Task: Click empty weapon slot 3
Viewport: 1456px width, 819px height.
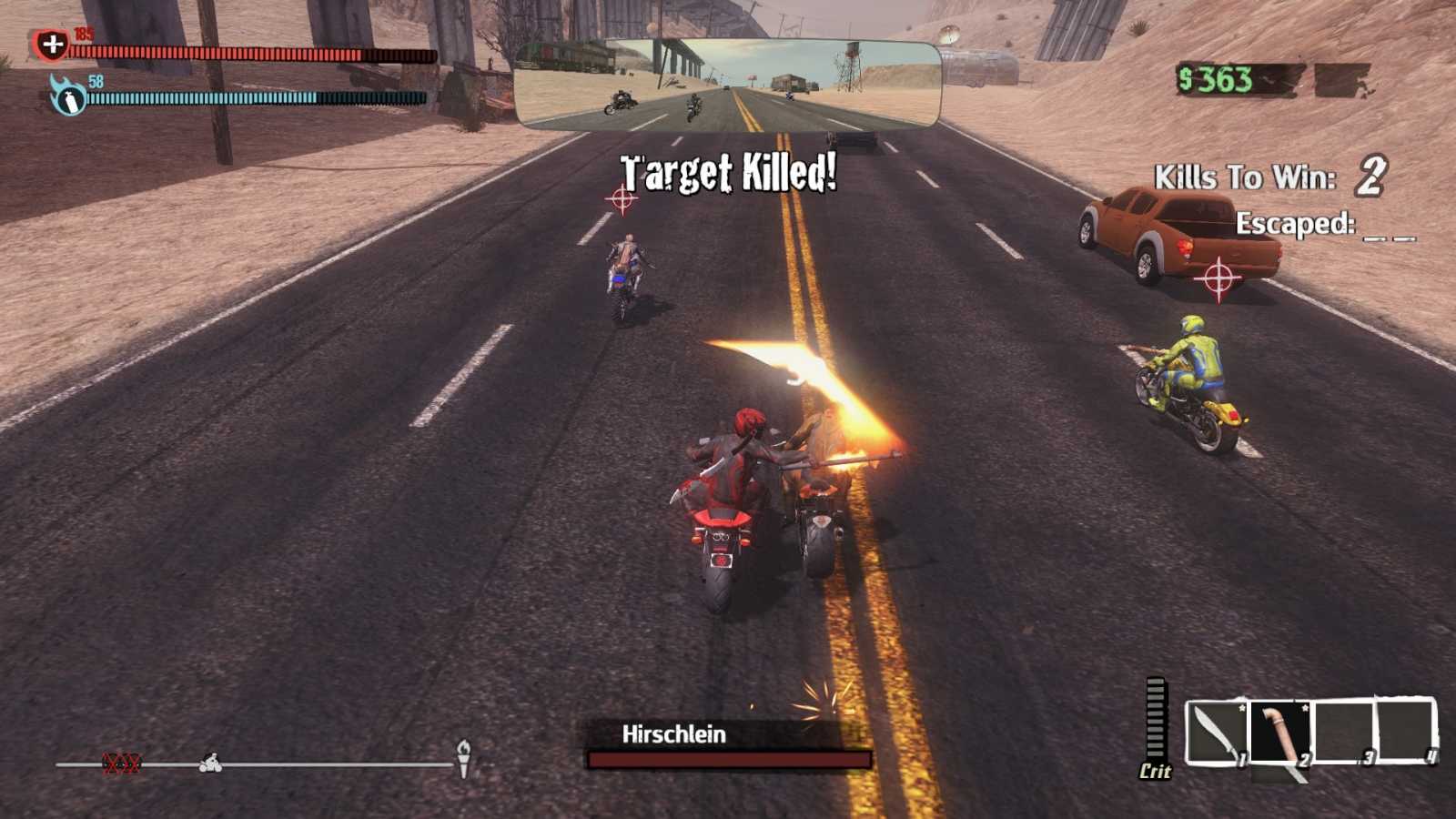Action: [1343, 732]
